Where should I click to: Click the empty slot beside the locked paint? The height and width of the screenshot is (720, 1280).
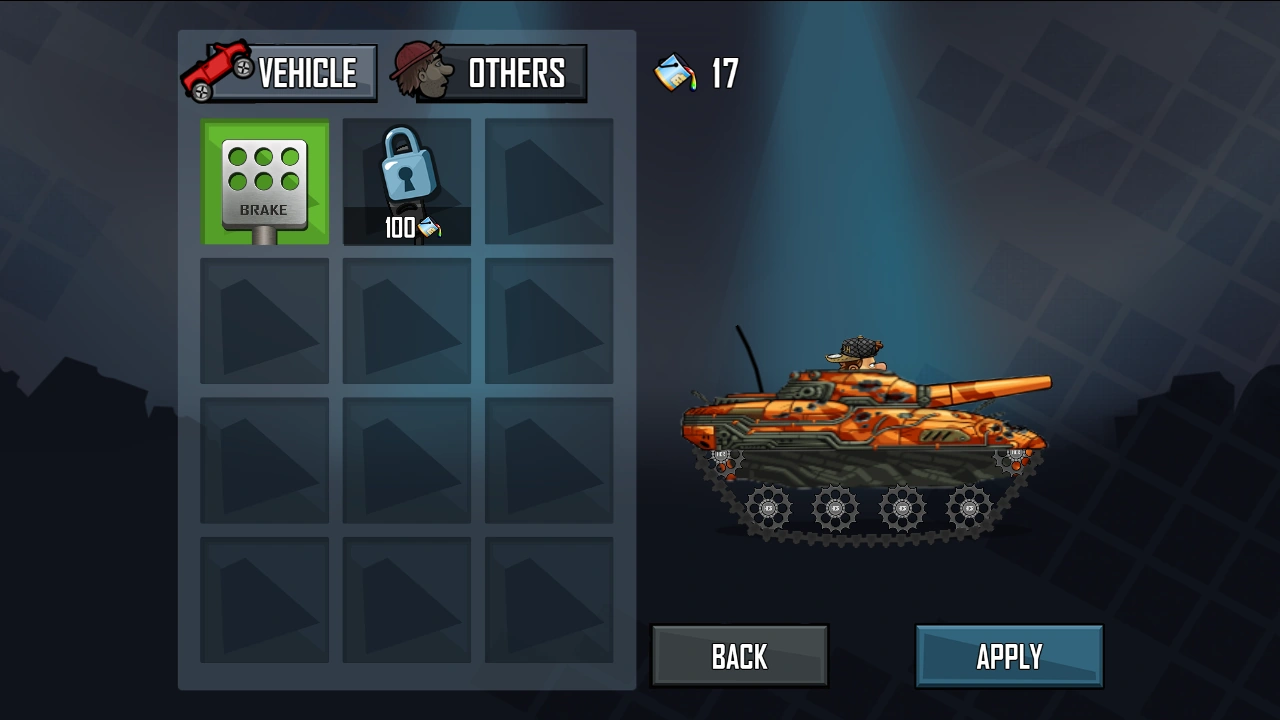click(x=548, y=181)
